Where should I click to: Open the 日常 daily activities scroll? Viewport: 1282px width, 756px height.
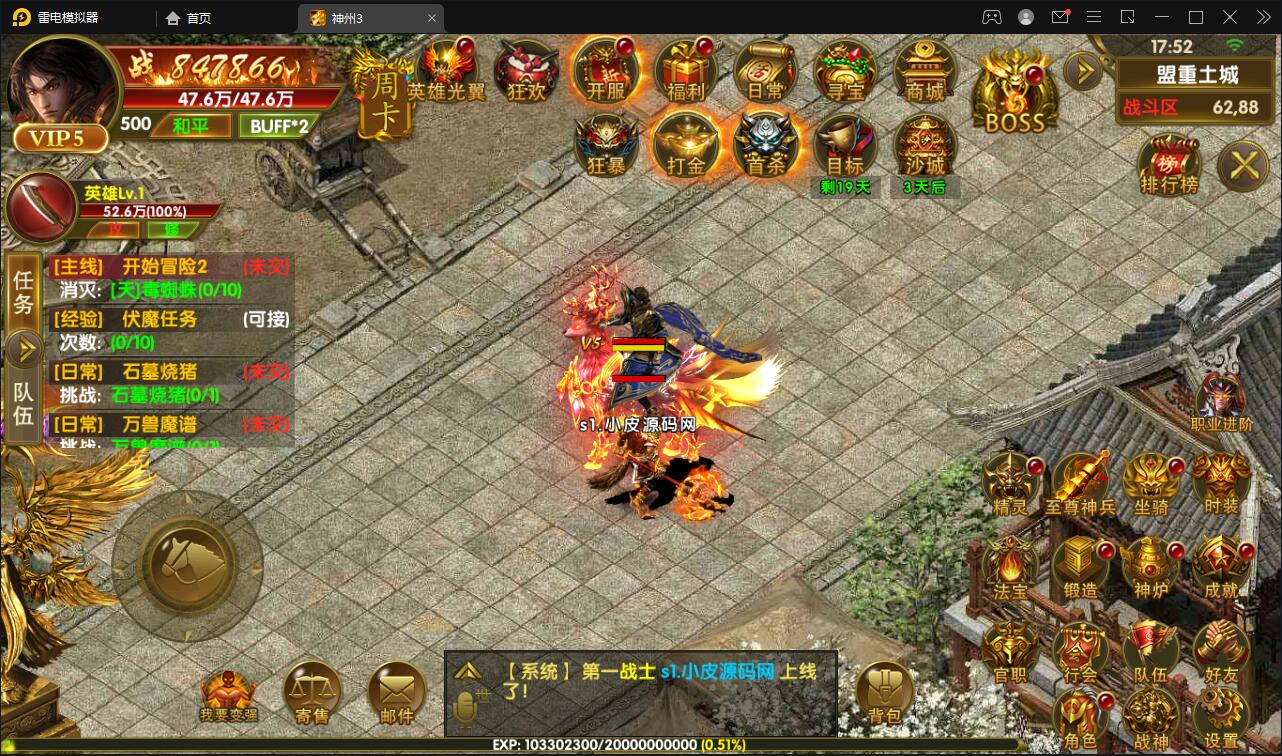[765, 71]
